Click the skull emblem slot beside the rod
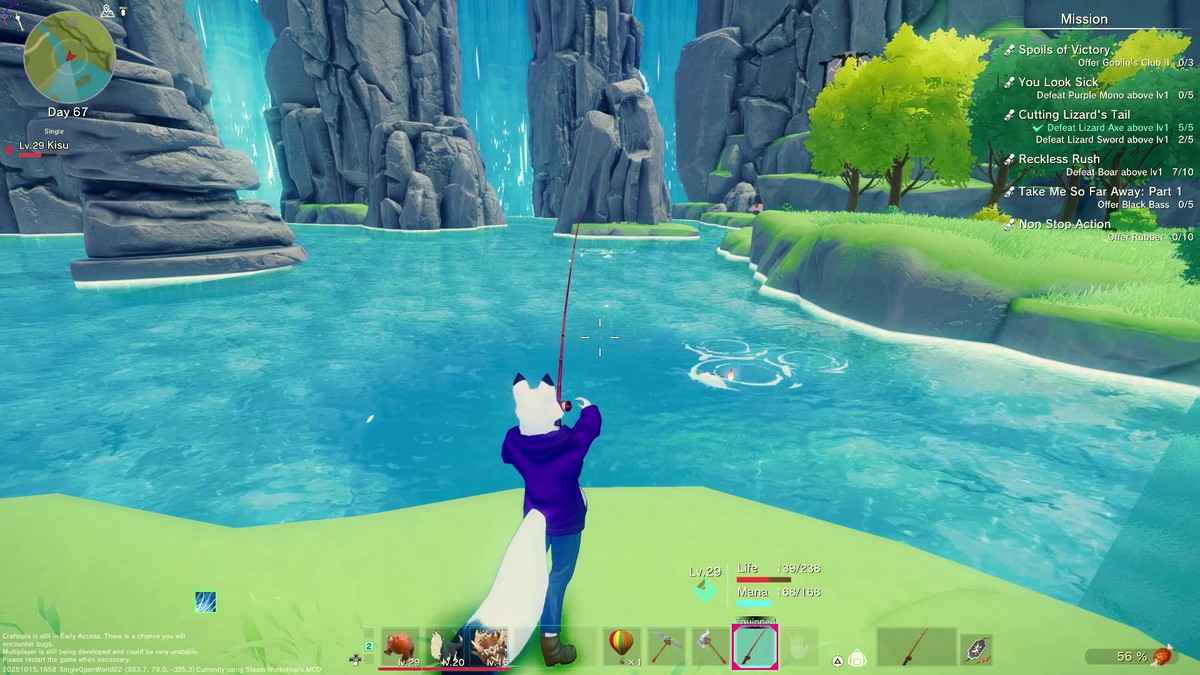1200x675 pixels. [976, 649]
